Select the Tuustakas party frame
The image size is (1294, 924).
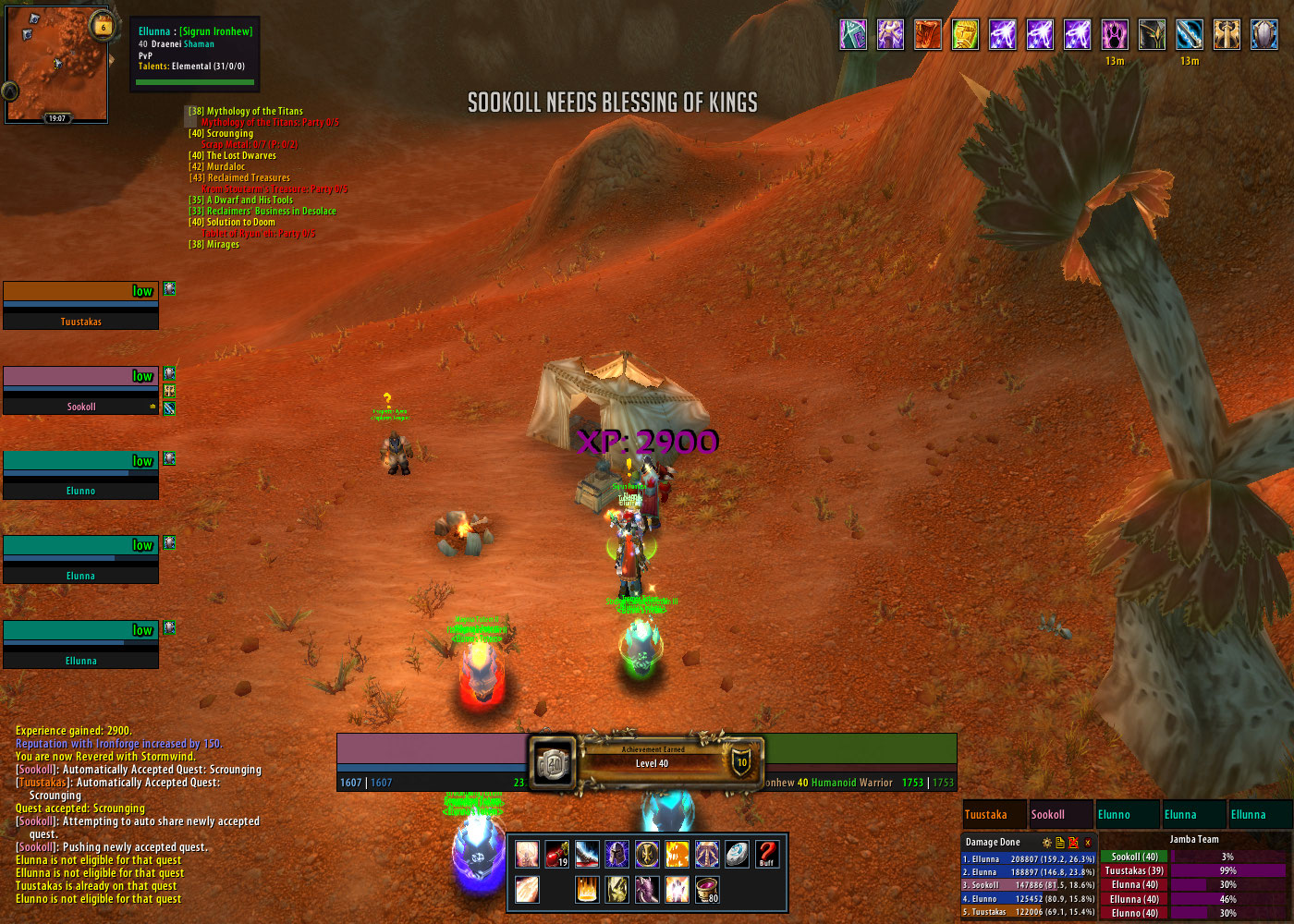point(80,306)
